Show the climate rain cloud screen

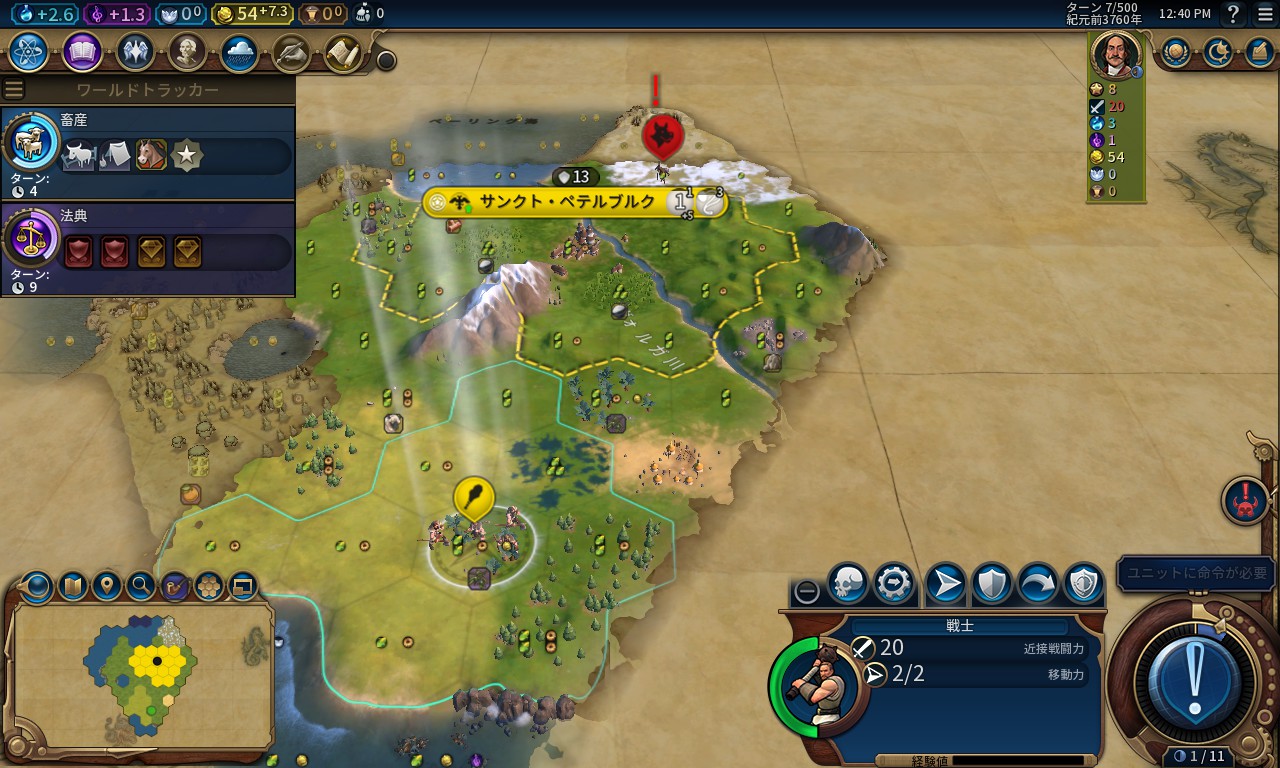[x=240, y=52]
